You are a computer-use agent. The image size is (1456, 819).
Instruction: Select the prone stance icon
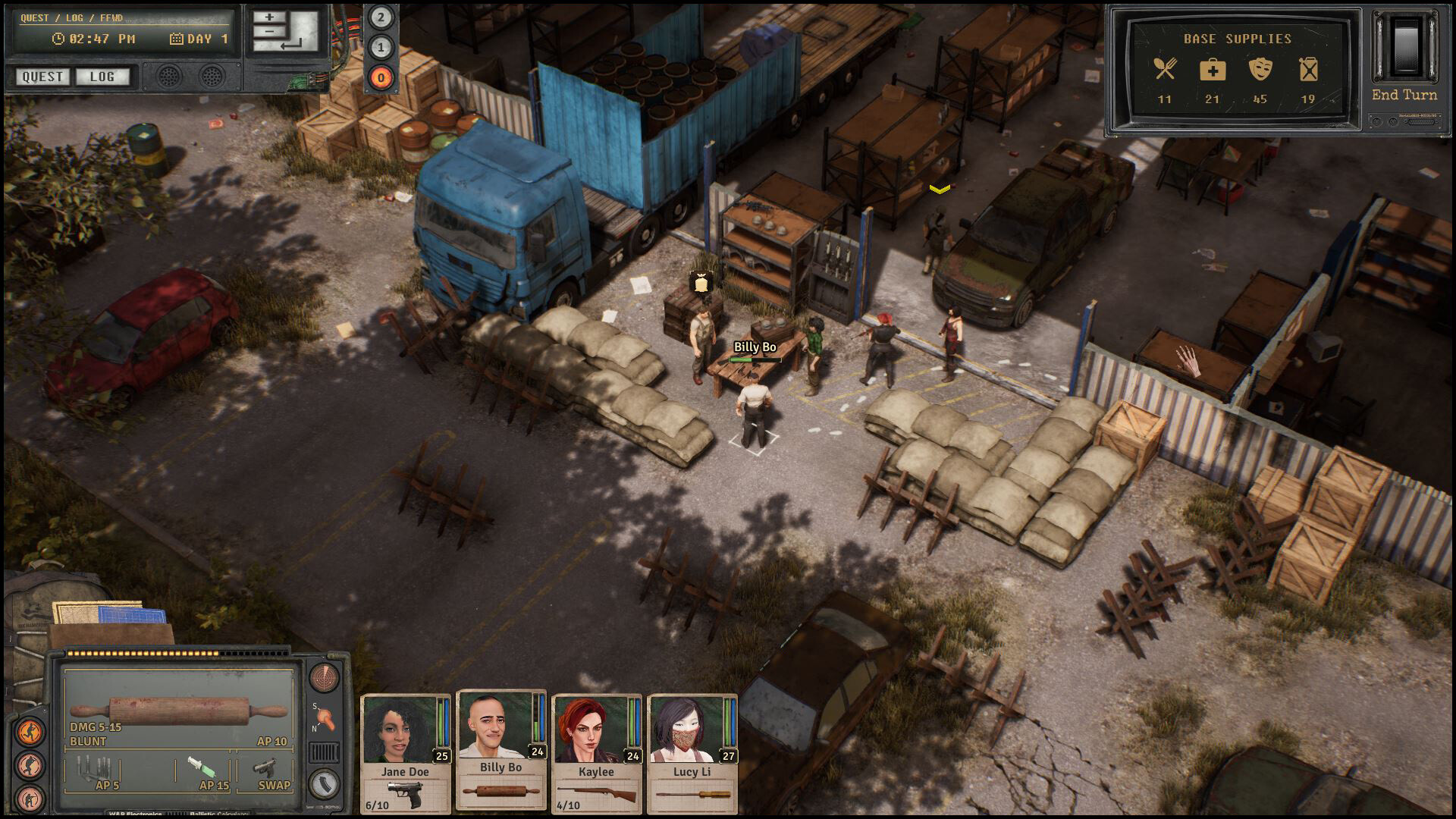(30, 799)
